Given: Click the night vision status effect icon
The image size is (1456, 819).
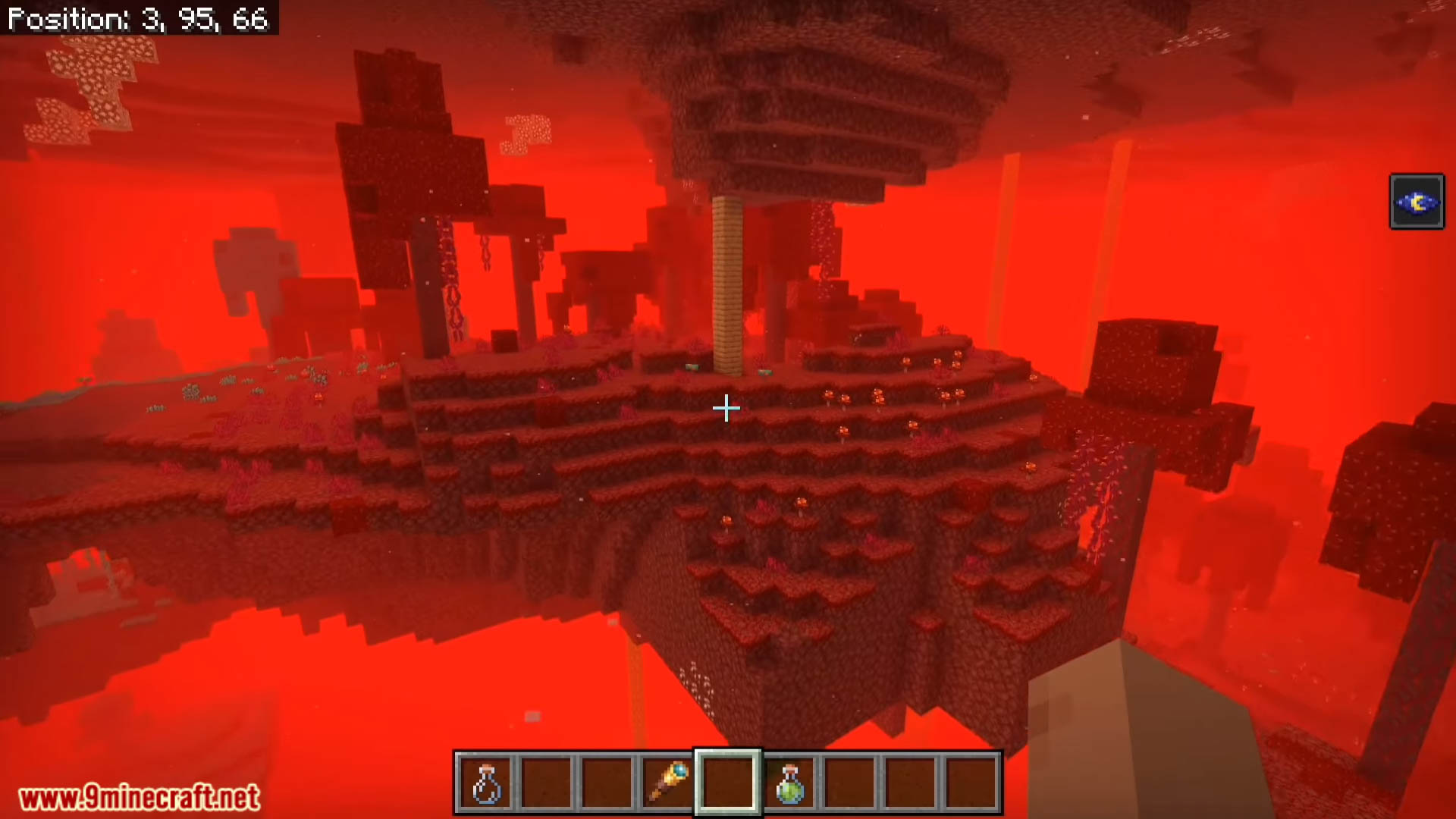Looking at the screenshot, I should pos(1417,202).
